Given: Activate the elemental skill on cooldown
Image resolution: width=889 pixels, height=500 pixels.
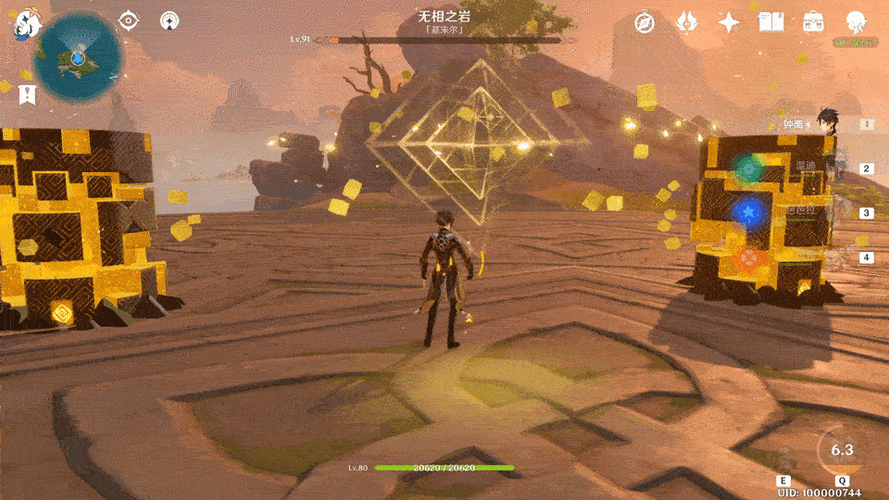Looking at the screenshot, I should (x=842, y=453).
